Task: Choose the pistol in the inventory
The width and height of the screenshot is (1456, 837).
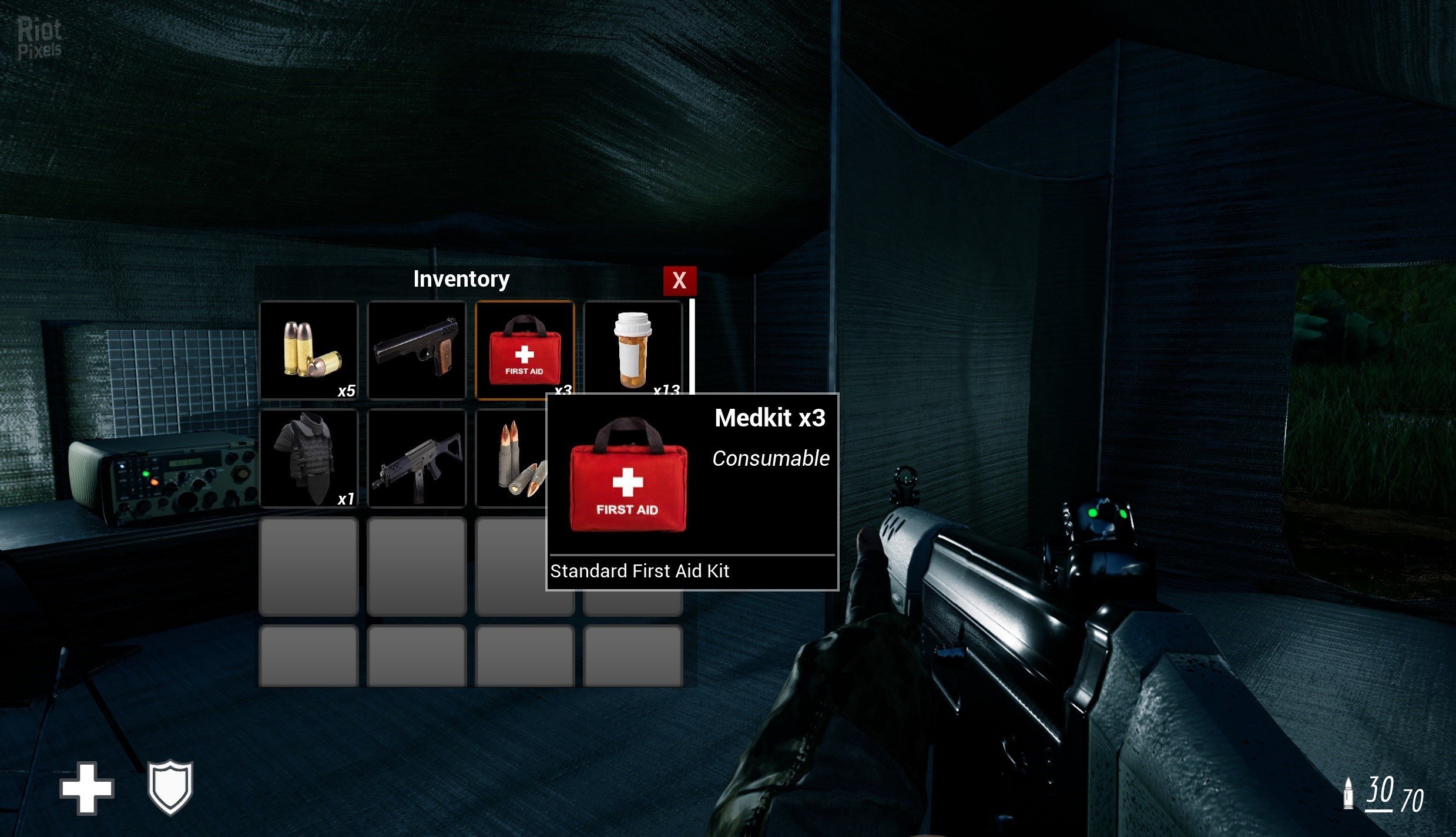Action: [417, 350]
